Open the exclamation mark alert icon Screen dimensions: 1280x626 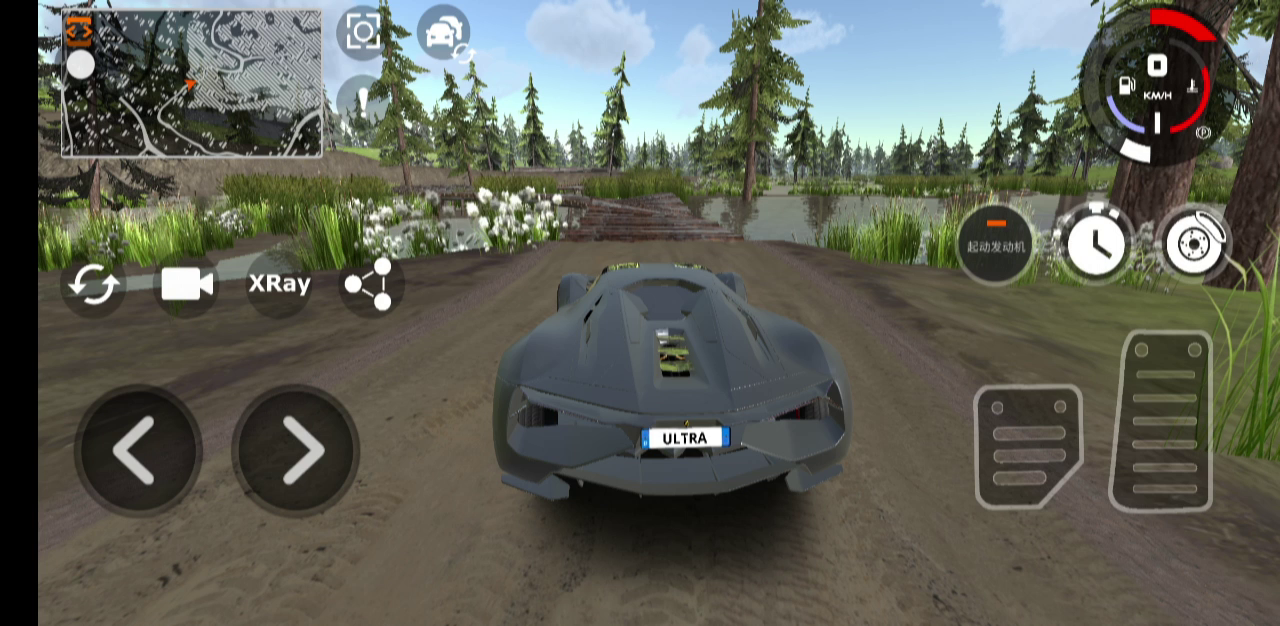(x=360, y=100)
